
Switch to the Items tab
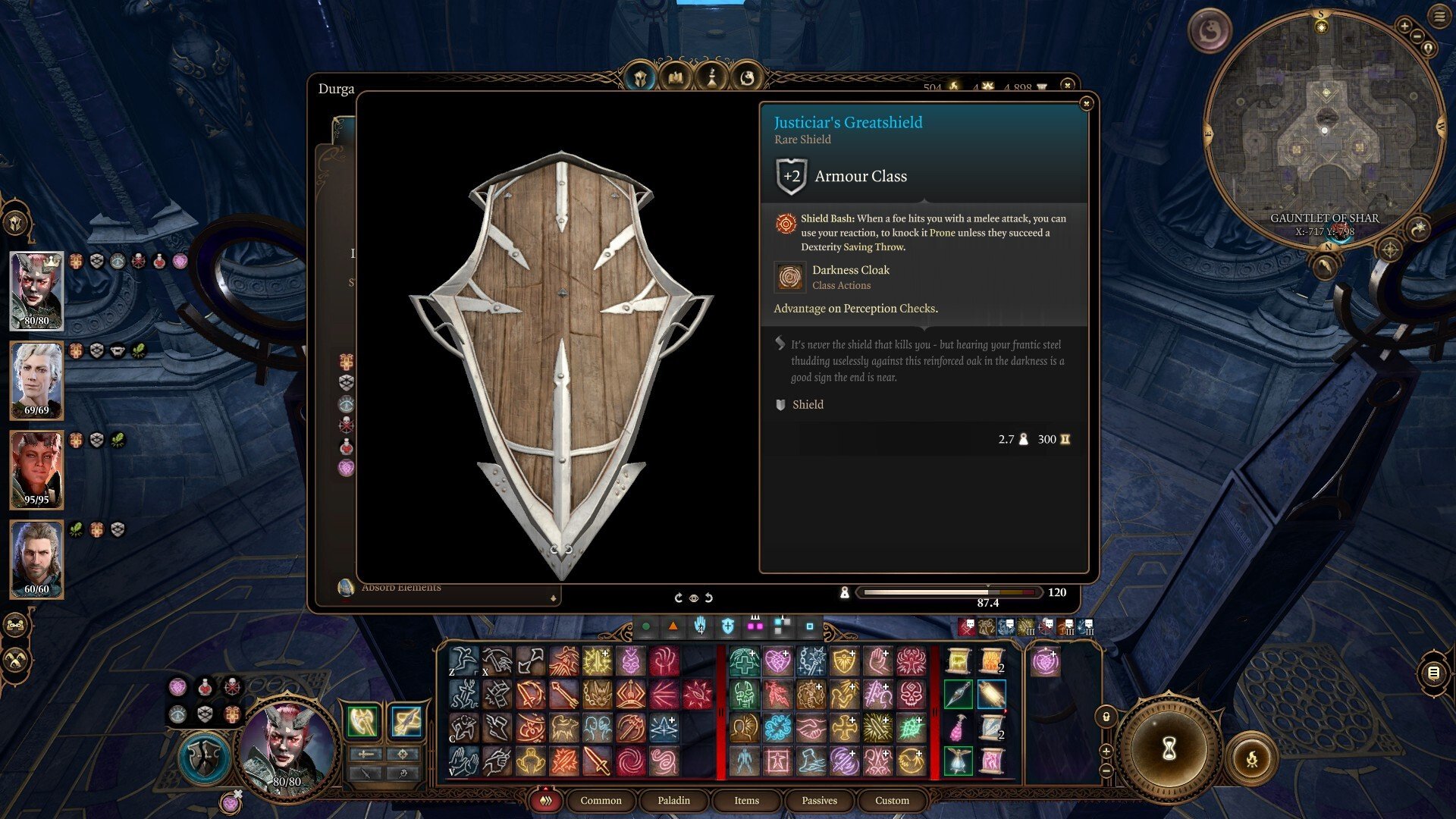[745, 801]
